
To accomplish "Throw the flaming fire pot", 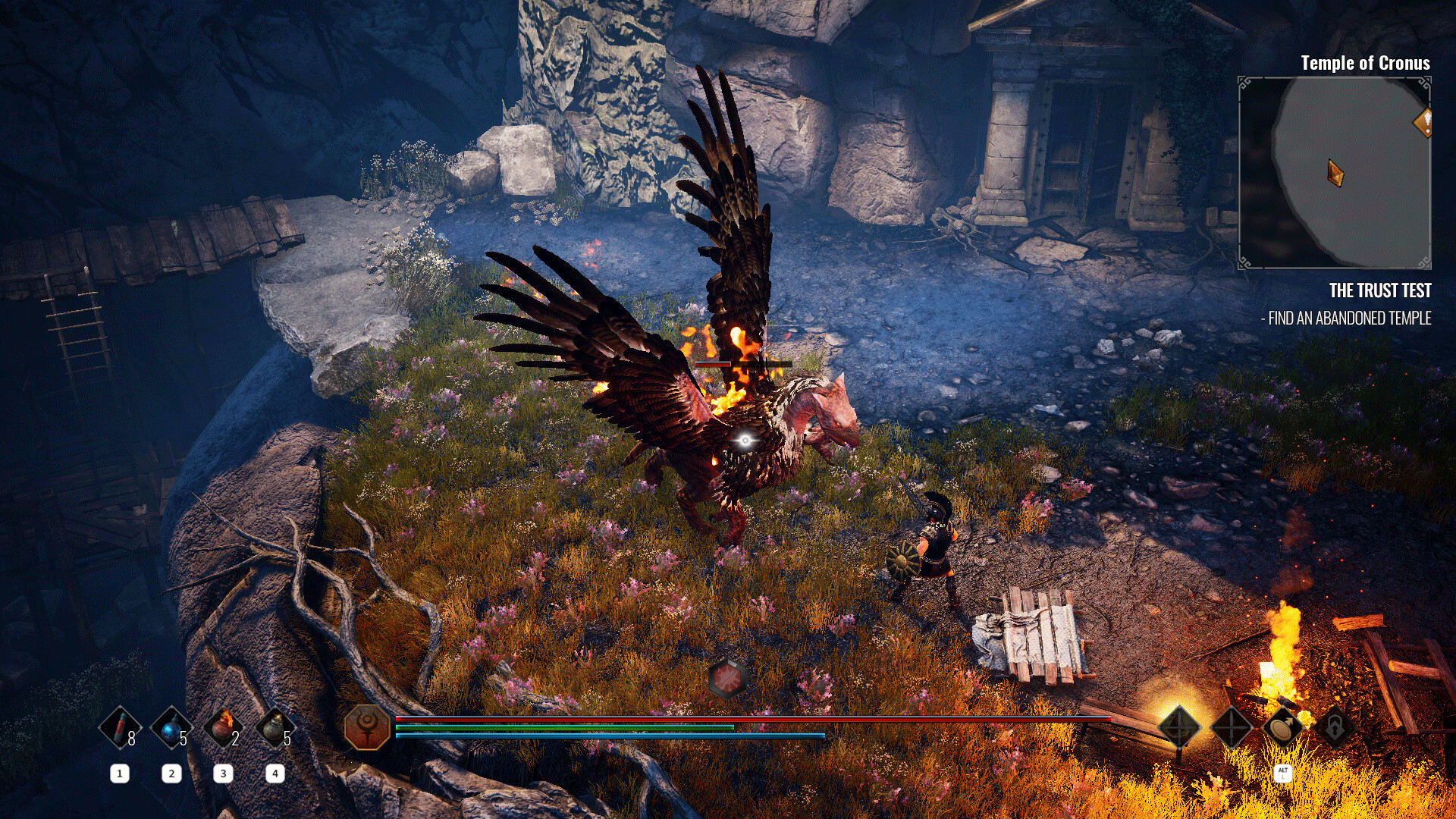I will pyautogui.click(x=223, y=729).
